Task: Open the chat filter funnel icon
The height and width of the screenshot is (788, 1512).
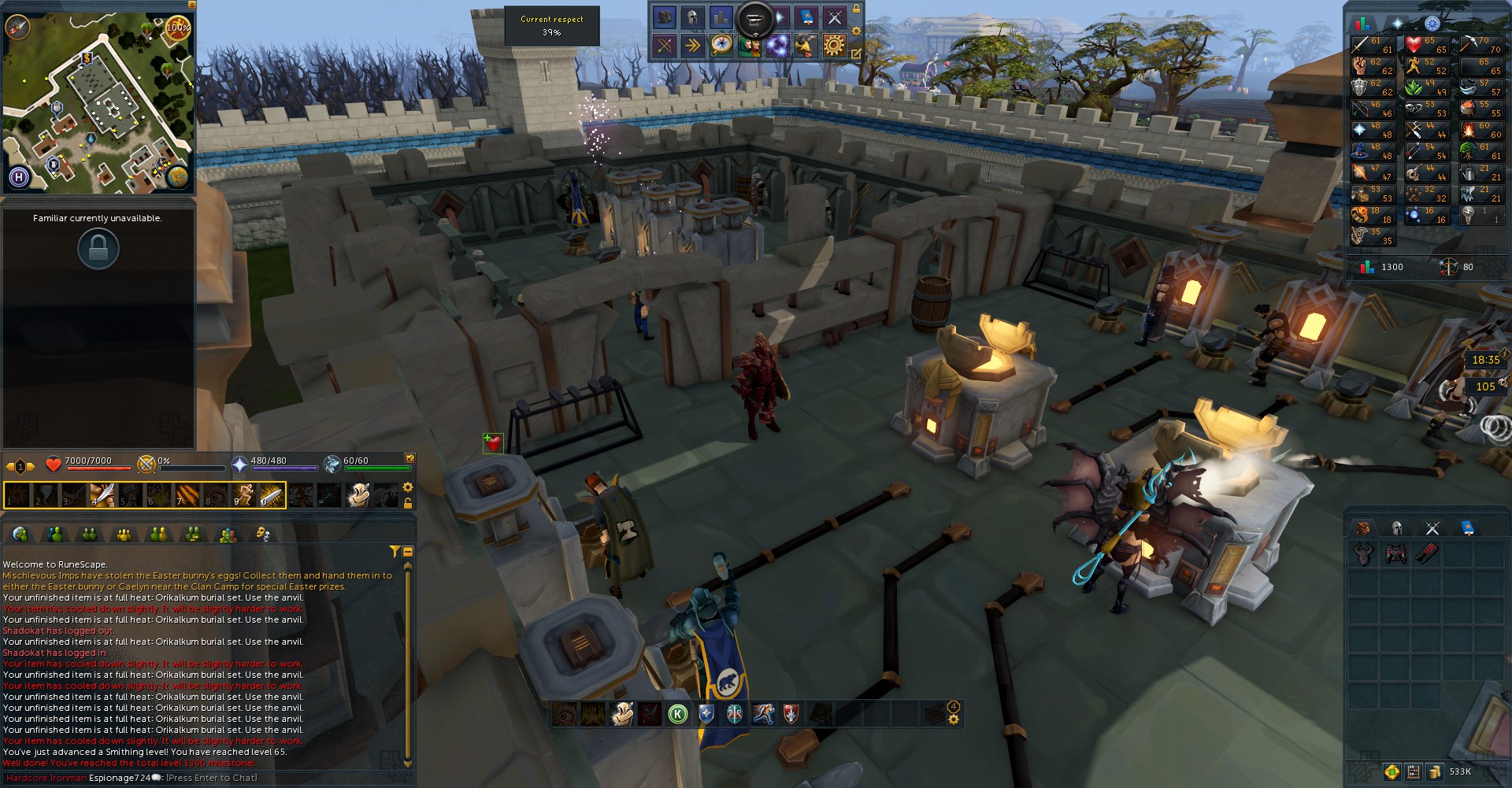Action: pos(395,552)
